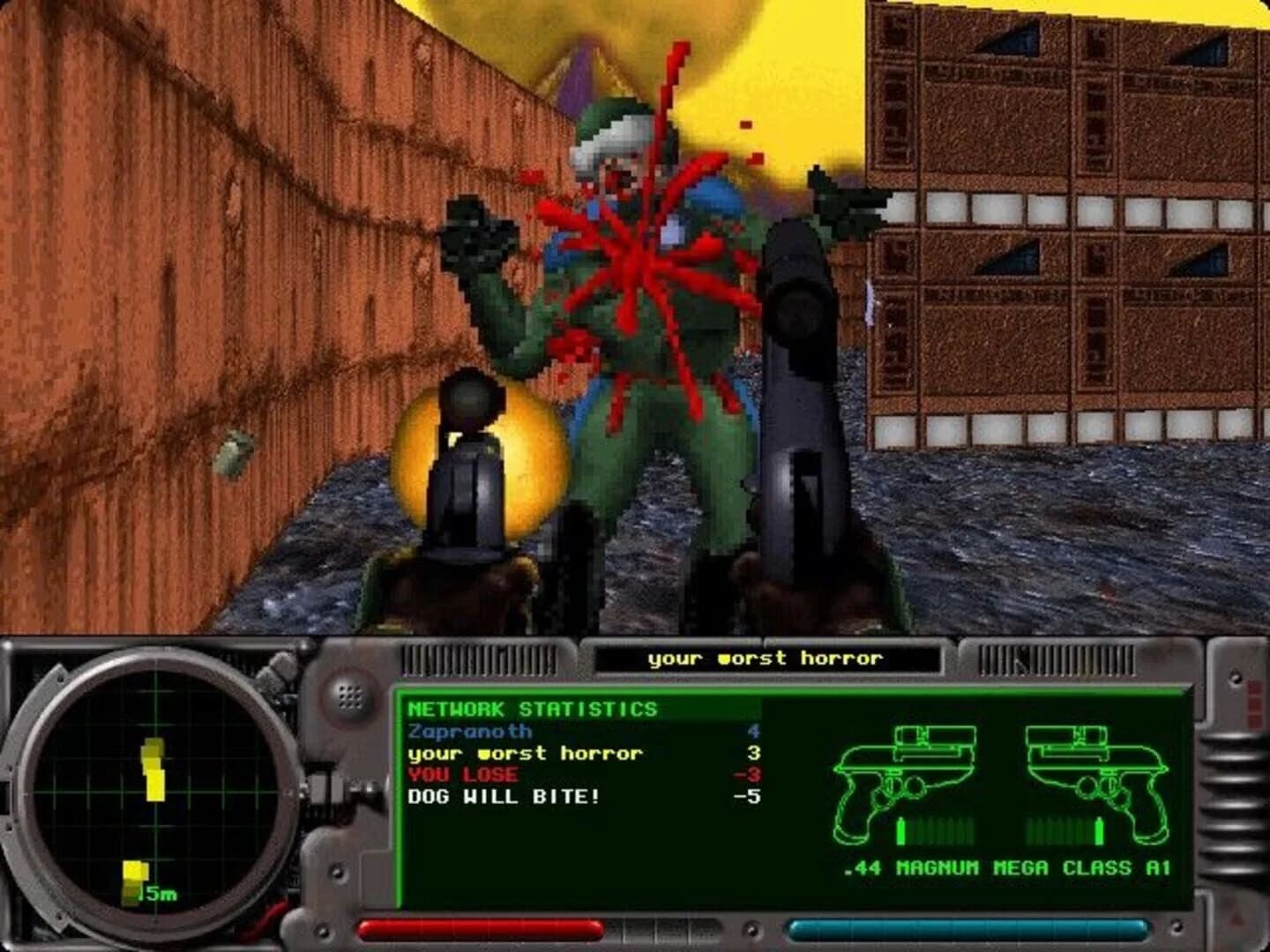
Task: Click the 'your worst horror' nameplate
Action: tap(767, 658)
